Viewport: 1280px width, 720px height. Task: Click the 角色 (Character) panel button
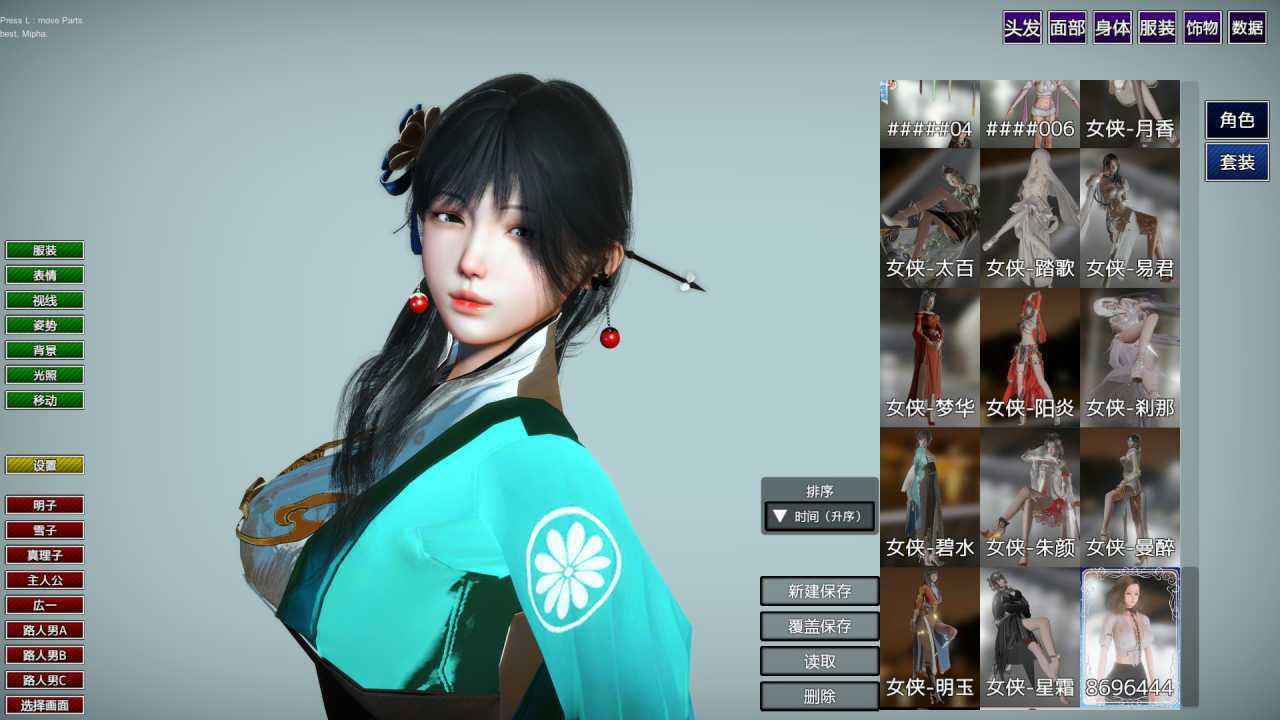pos(1236,120)
